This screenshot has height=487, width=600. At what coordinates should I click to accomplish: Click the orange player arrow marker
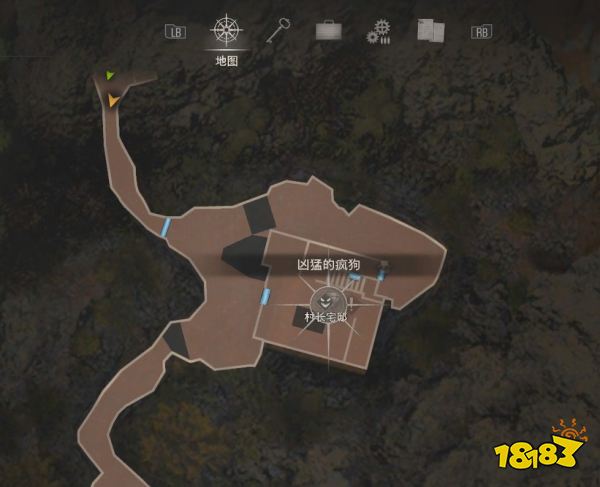(x=115, y=100)
